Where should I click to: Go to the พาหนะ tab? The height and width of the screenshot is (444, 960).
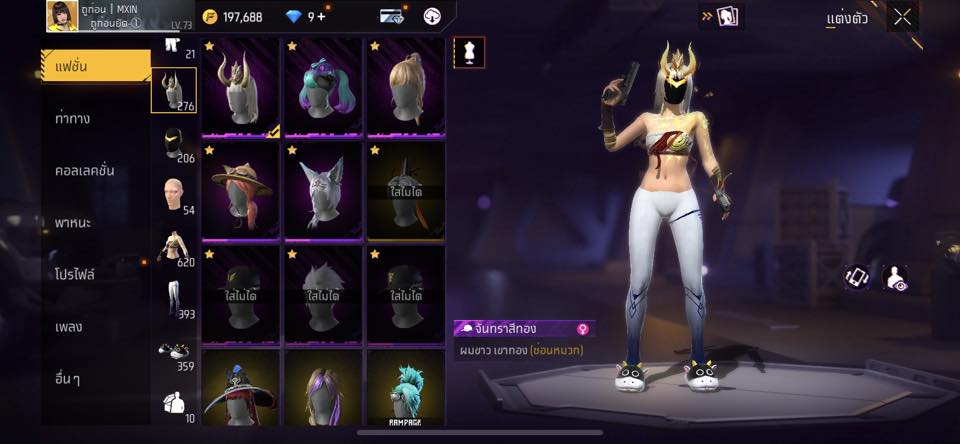coord(73,222)
